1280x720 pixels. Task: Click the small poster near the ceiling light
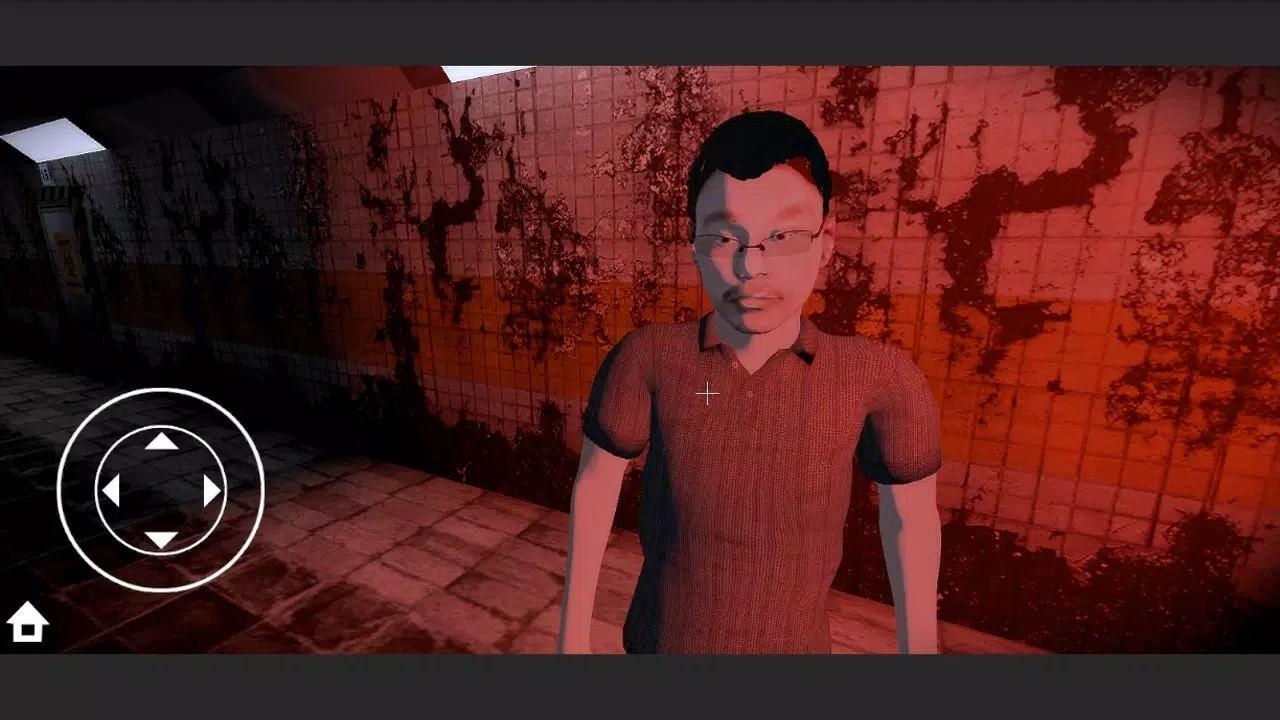pyautogui.click(x=44, y=173)
